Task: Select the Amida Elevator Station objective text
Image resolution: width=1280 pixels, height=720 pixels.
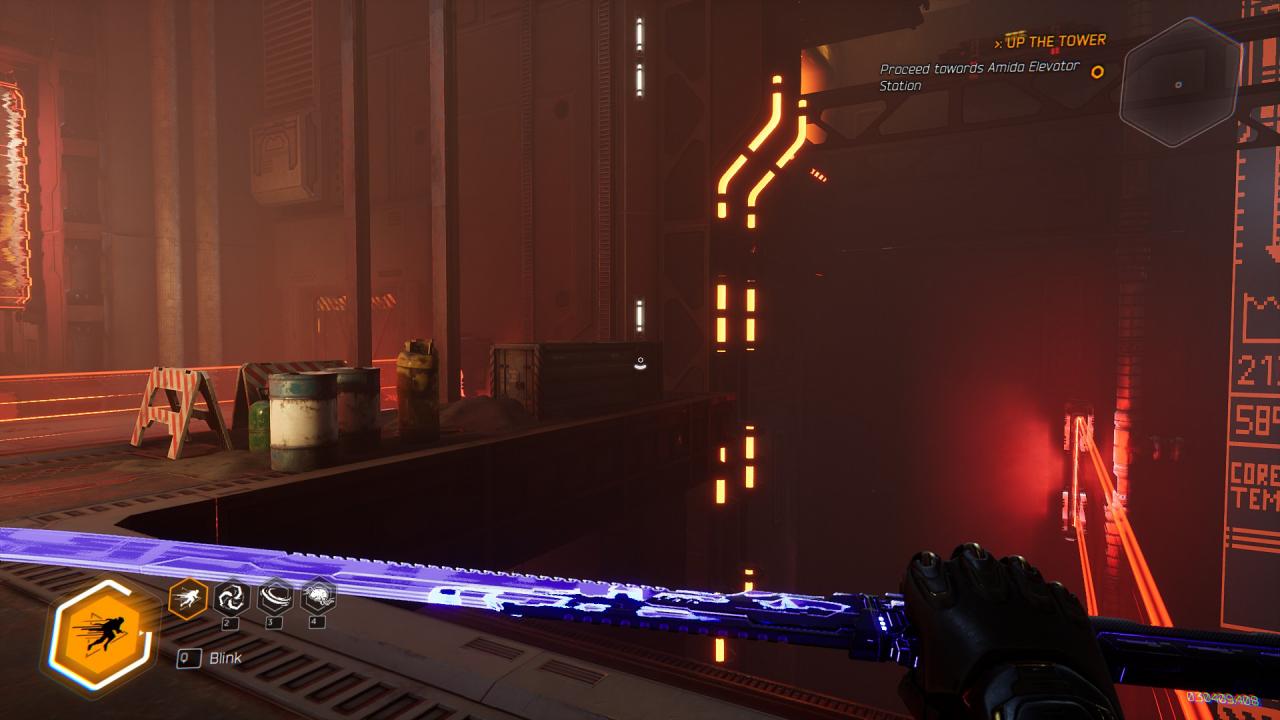Action: 965,76
